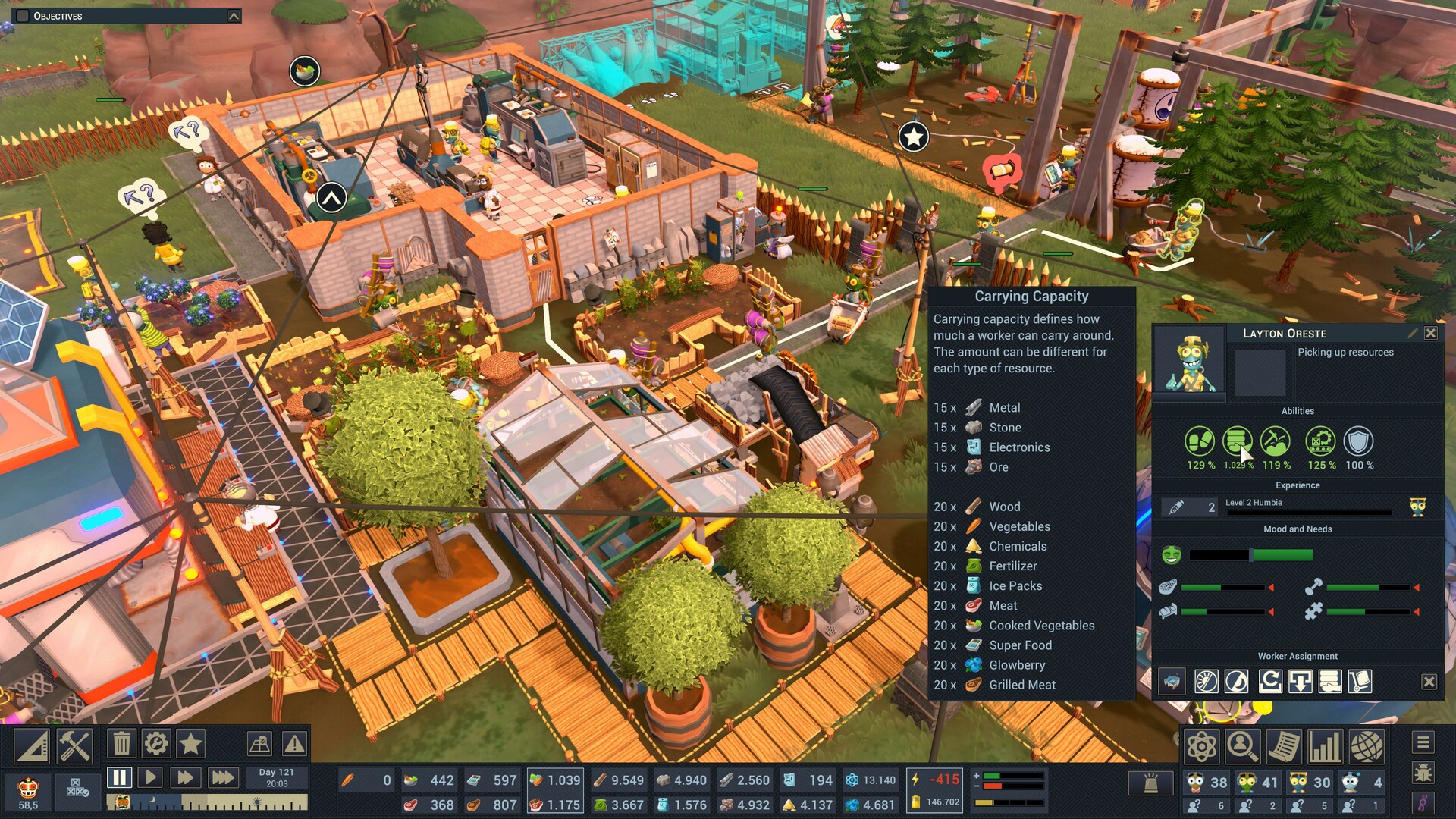Switch to the priority star tab
Image resolution: width=1456 pixels, height=819 pixels.
(x=191, y=744)
